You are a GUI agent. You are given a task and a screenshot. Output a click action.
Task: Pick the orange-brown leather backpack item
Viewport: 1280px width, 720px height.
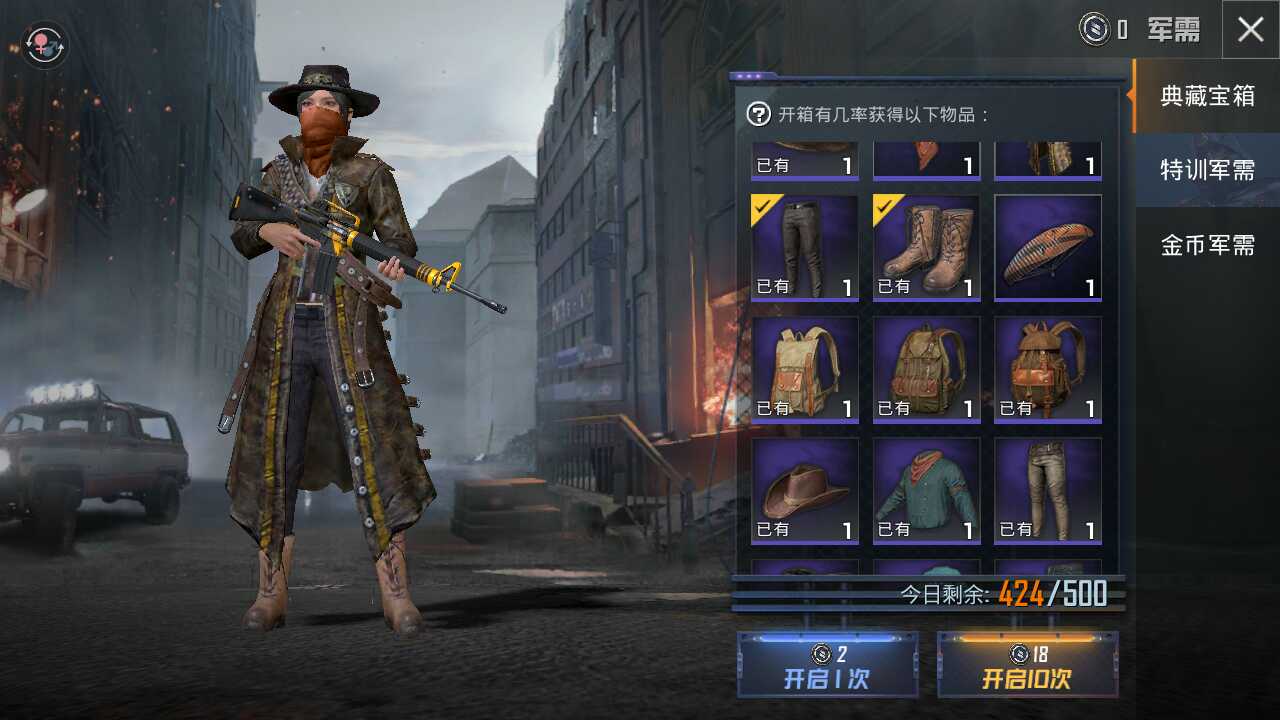pos(1047,369)
